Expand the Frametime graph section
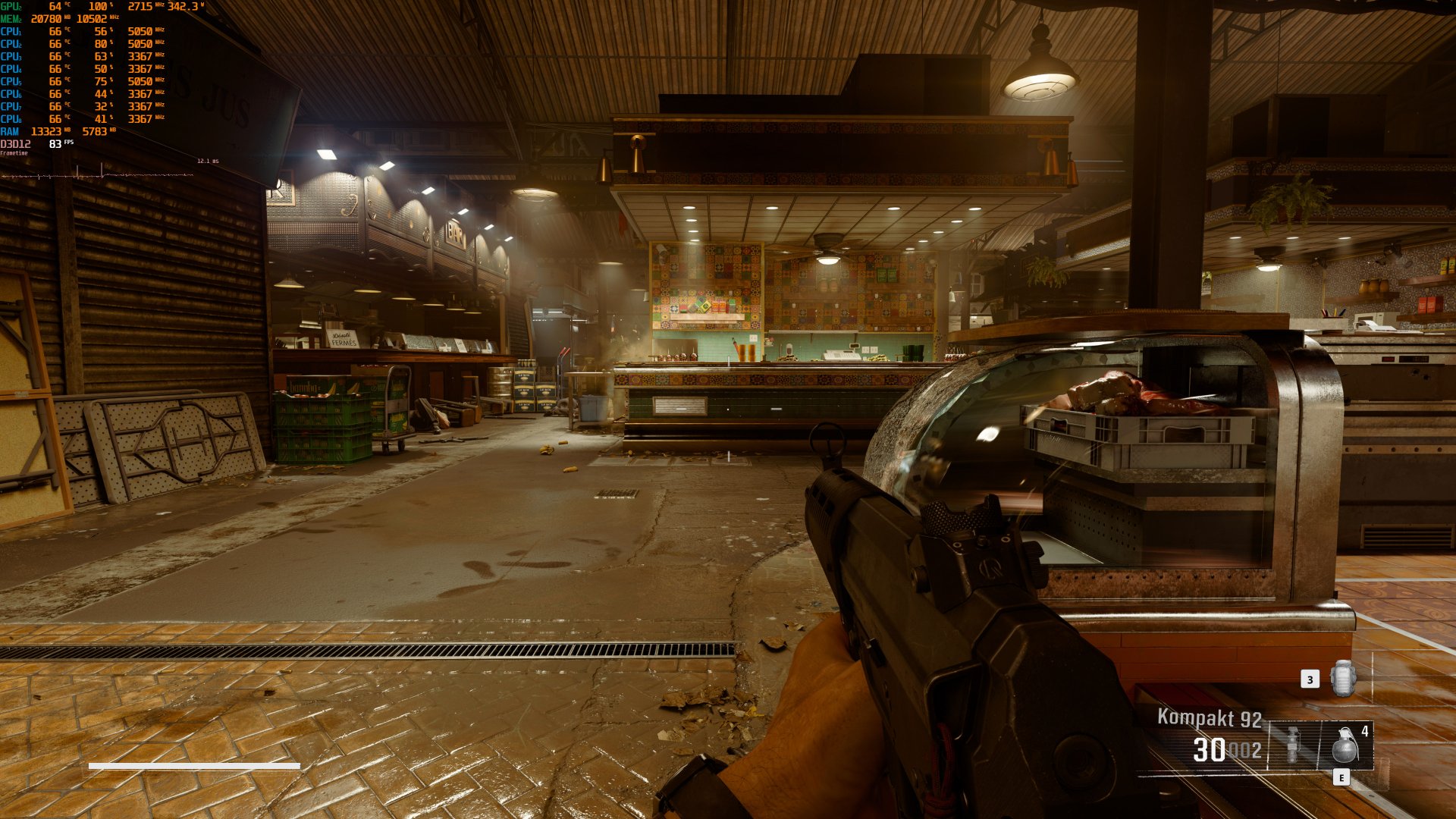 [x=14, y=152]
